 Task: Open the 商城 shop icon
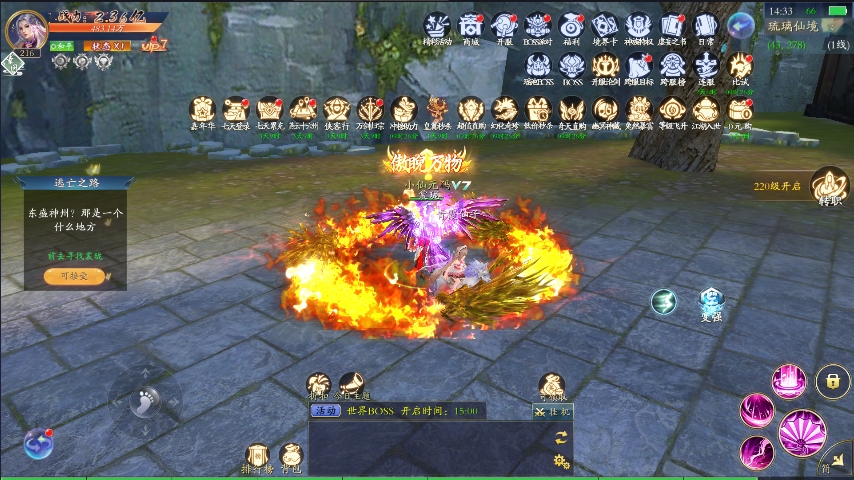(470, 29)
